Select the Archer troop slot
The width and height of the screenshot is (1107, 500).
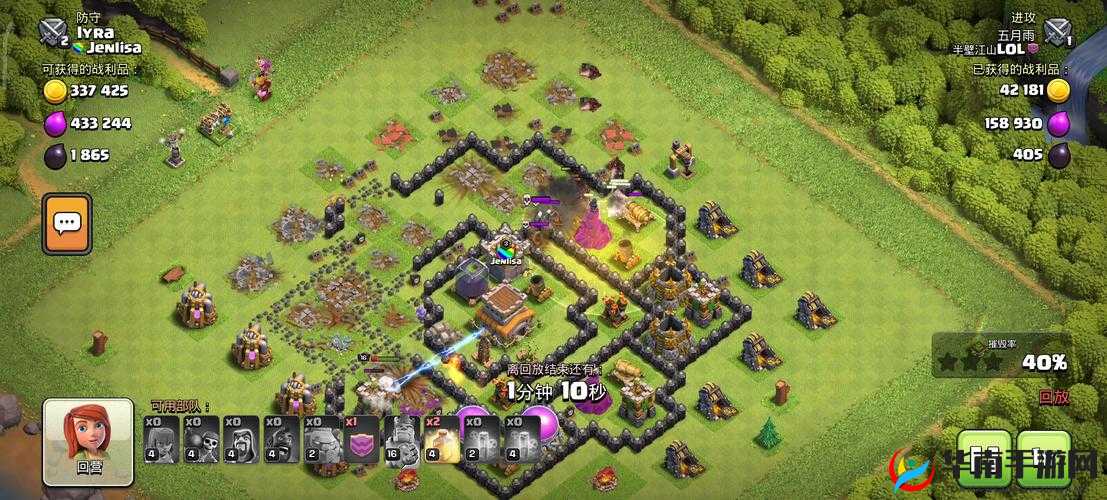(161, 439)
